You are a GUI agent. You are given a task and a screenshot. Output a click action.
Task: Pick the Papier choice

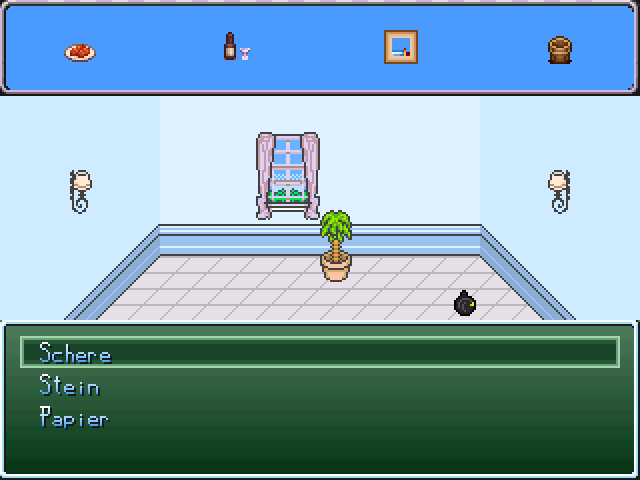[x=73, y=418]
